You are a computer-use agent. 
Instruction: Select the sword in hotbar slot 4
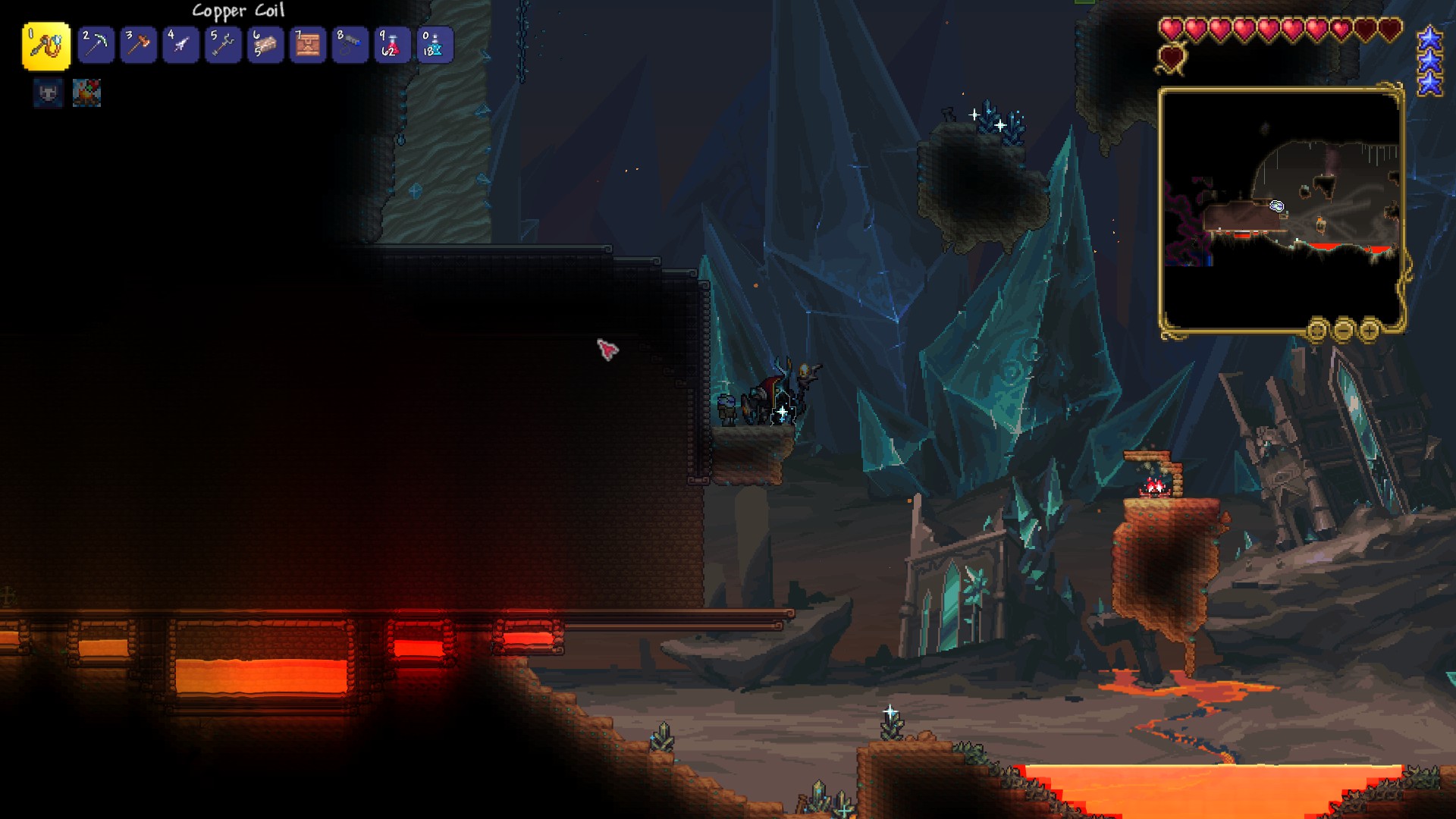pos(180,45)
